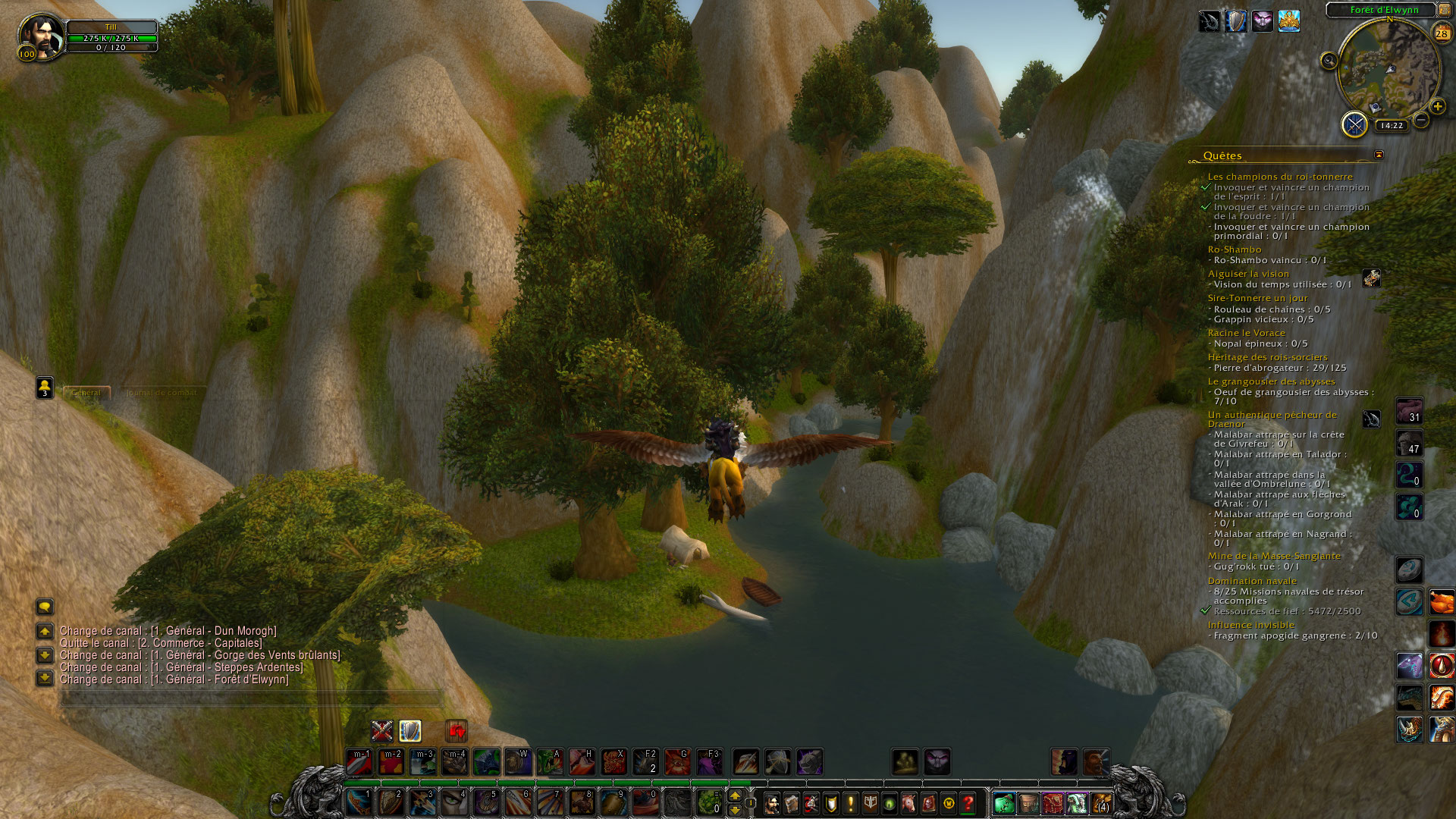
Task: Open the quest 'Domination navale' from the tracker
Action: point(1252,581)
